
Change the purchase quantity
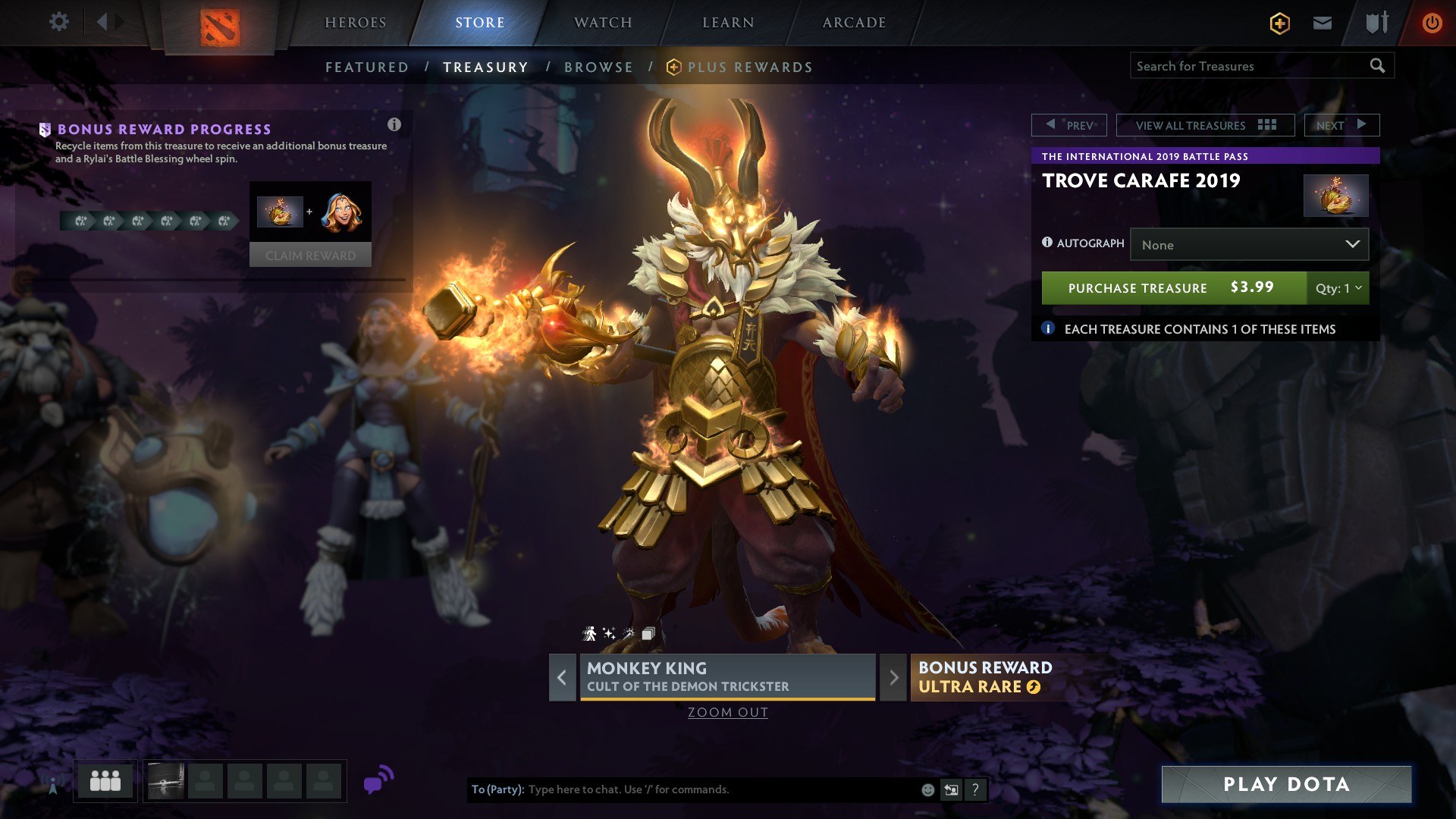[x=1338, y=288]
